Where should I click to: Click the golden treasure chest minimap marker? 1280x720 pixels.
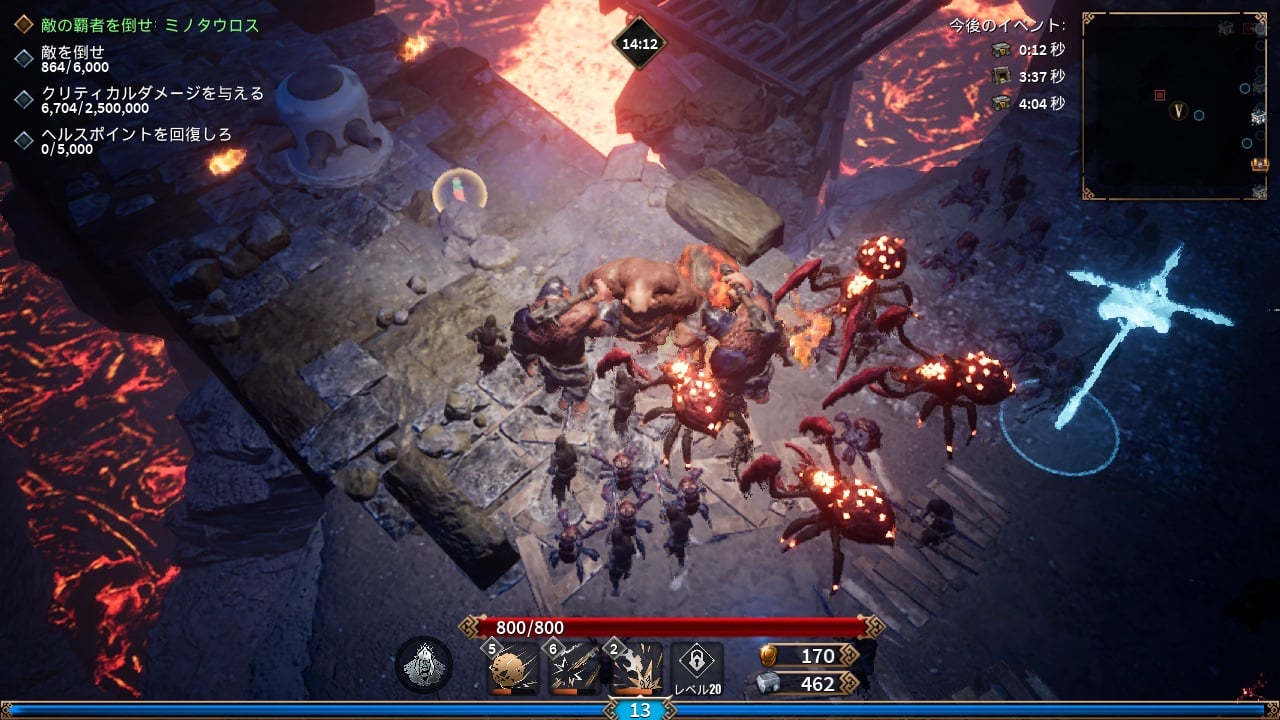[1260, 164]
